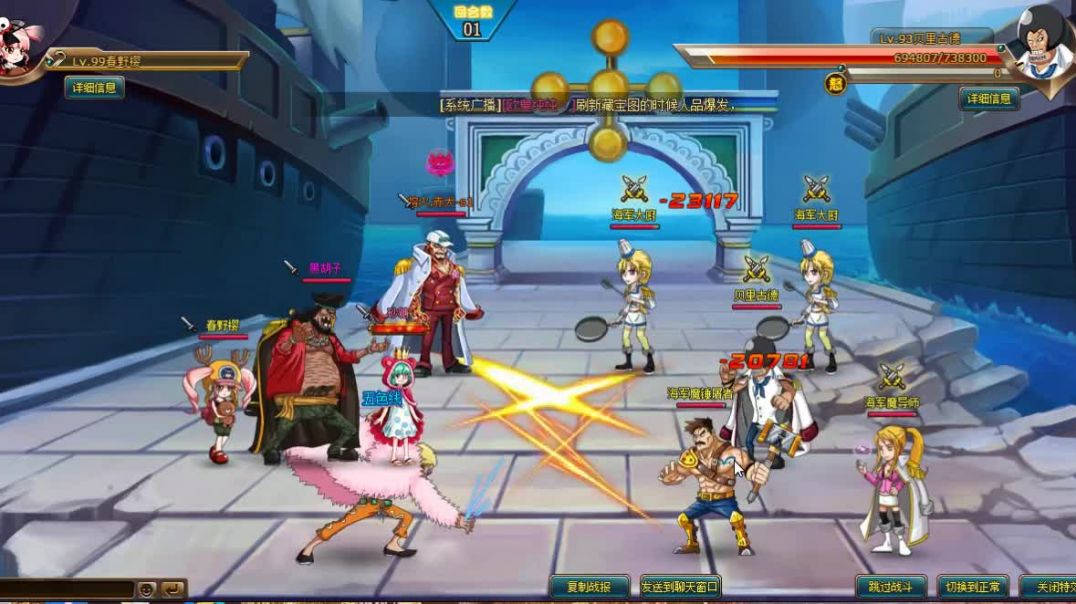Click the 贝里古德 enemy portrait
This screenshot has height=604, width=1076.
pos(1042,42)
